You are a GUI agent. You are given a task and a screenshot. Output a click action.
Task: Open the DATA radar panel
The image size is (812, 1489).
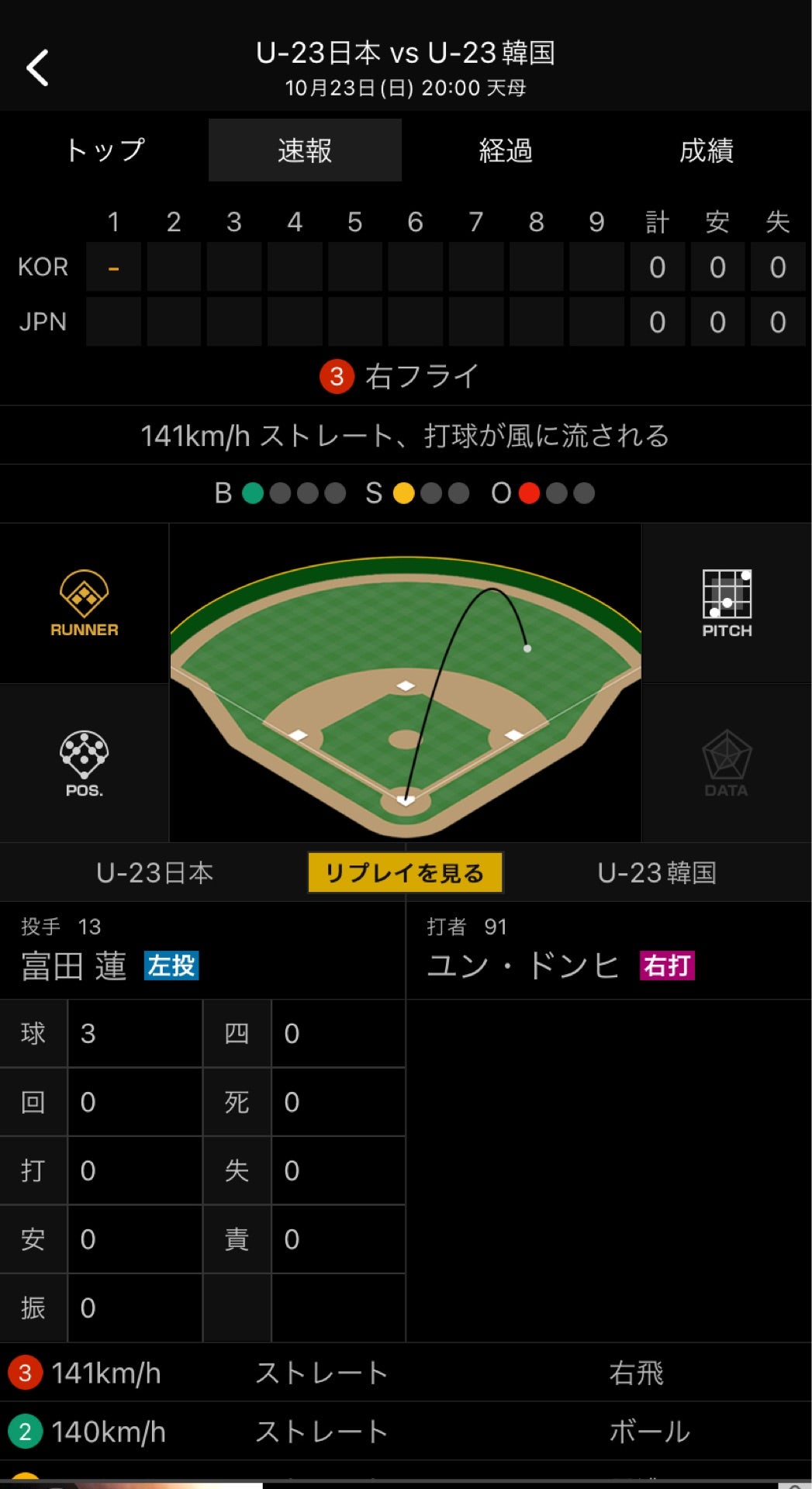pos(727,764)
